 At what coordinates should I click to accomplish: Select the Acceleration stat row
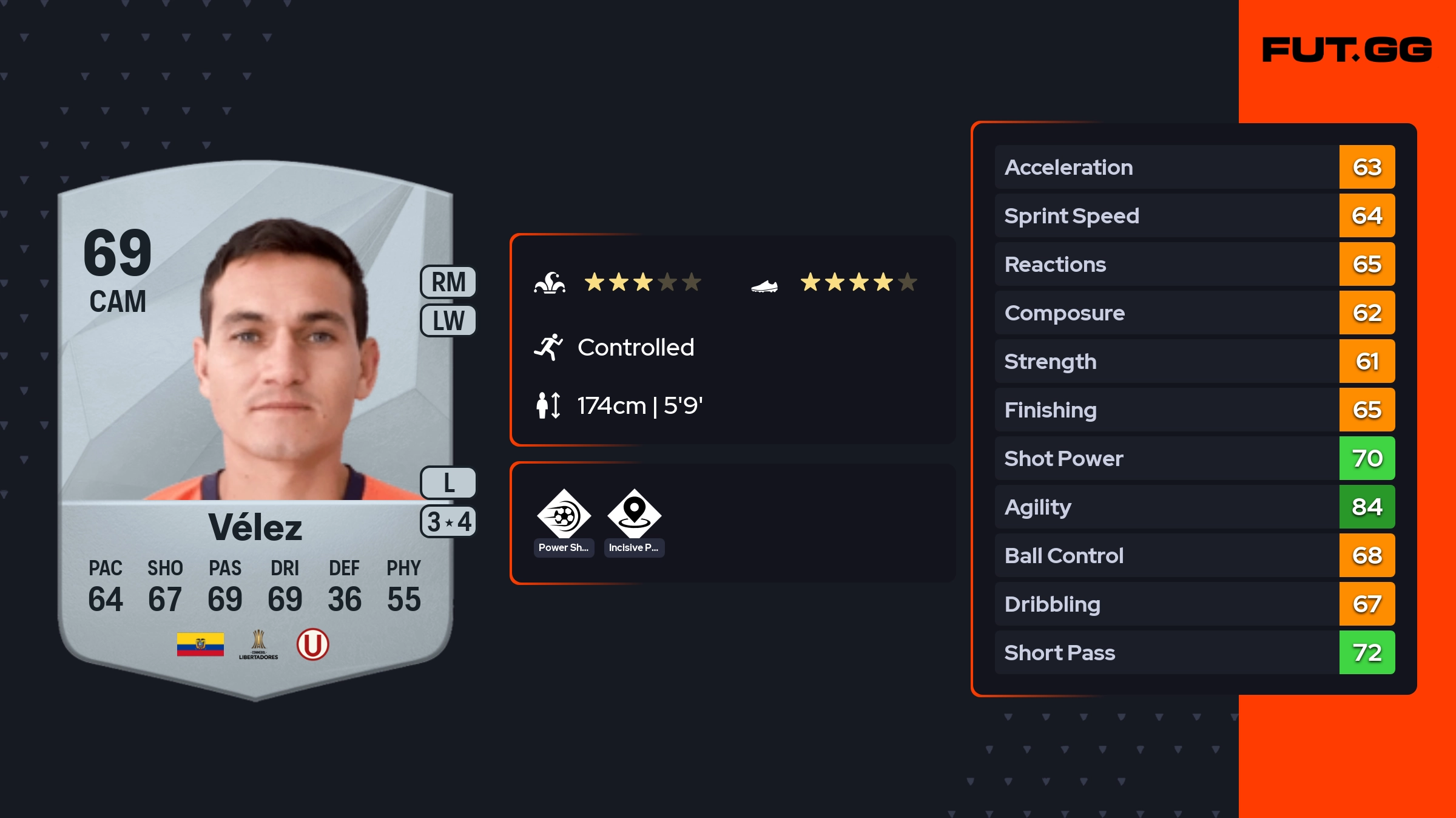(x=1194, y=167)
